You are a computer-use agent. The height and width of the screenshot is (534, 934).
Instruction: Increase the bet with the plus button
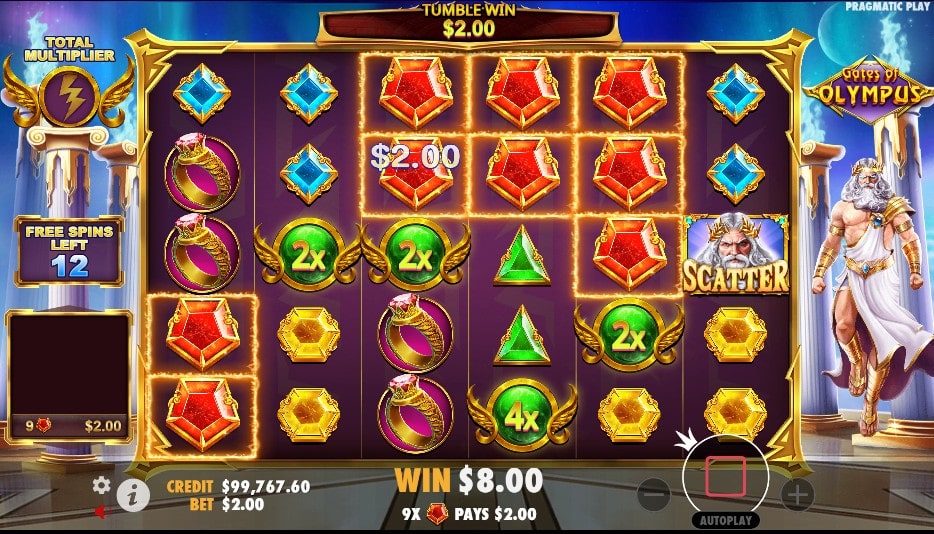click(797, 493)
